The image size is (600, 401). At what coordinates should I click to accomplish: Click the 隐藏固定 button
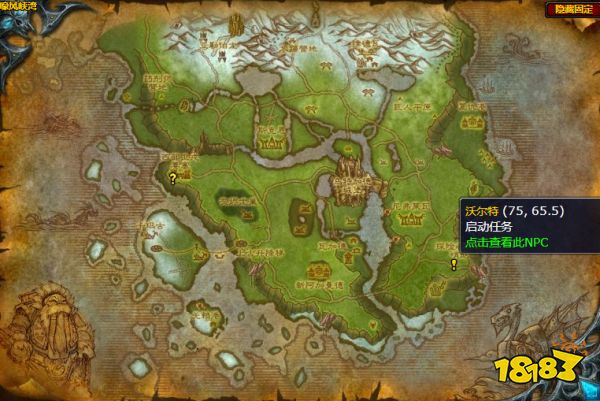point(571,9)
